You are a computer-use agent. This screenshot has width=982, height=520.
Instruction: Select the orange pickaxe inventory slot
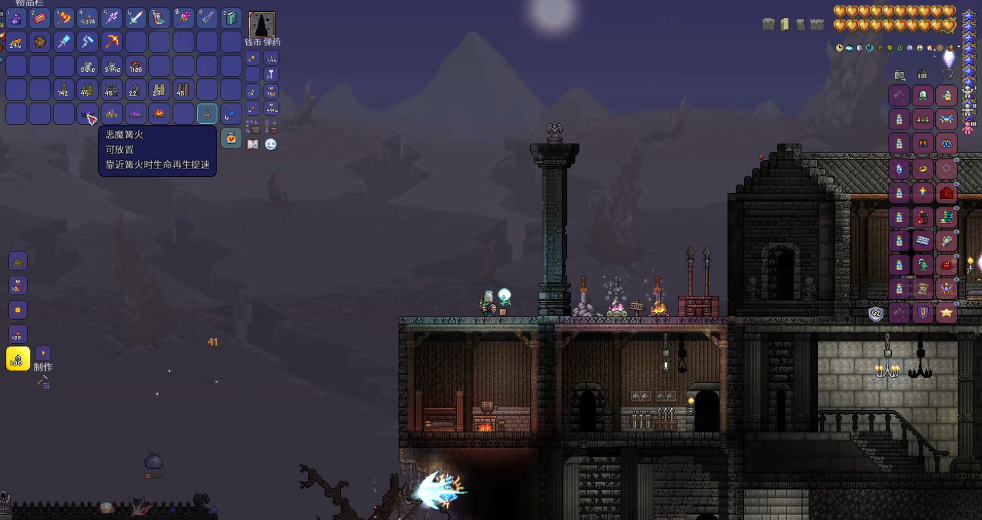(x=112, y=41)
